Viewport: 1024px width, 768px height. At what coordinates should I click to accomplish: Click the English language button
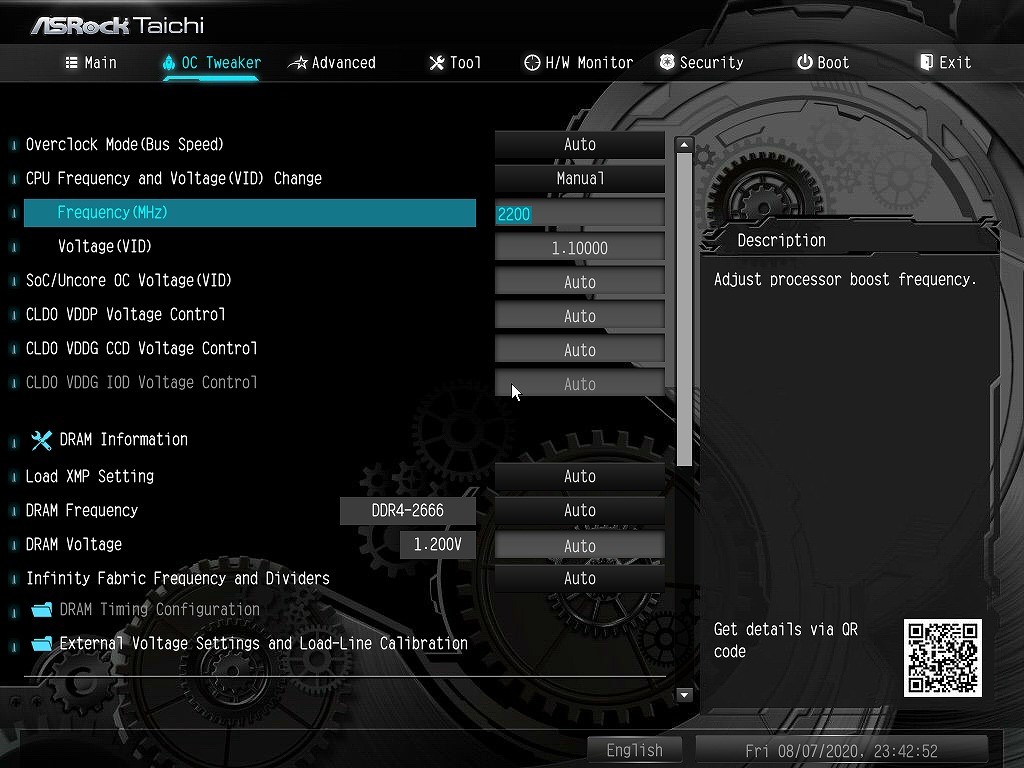click(x=634, y=750)
